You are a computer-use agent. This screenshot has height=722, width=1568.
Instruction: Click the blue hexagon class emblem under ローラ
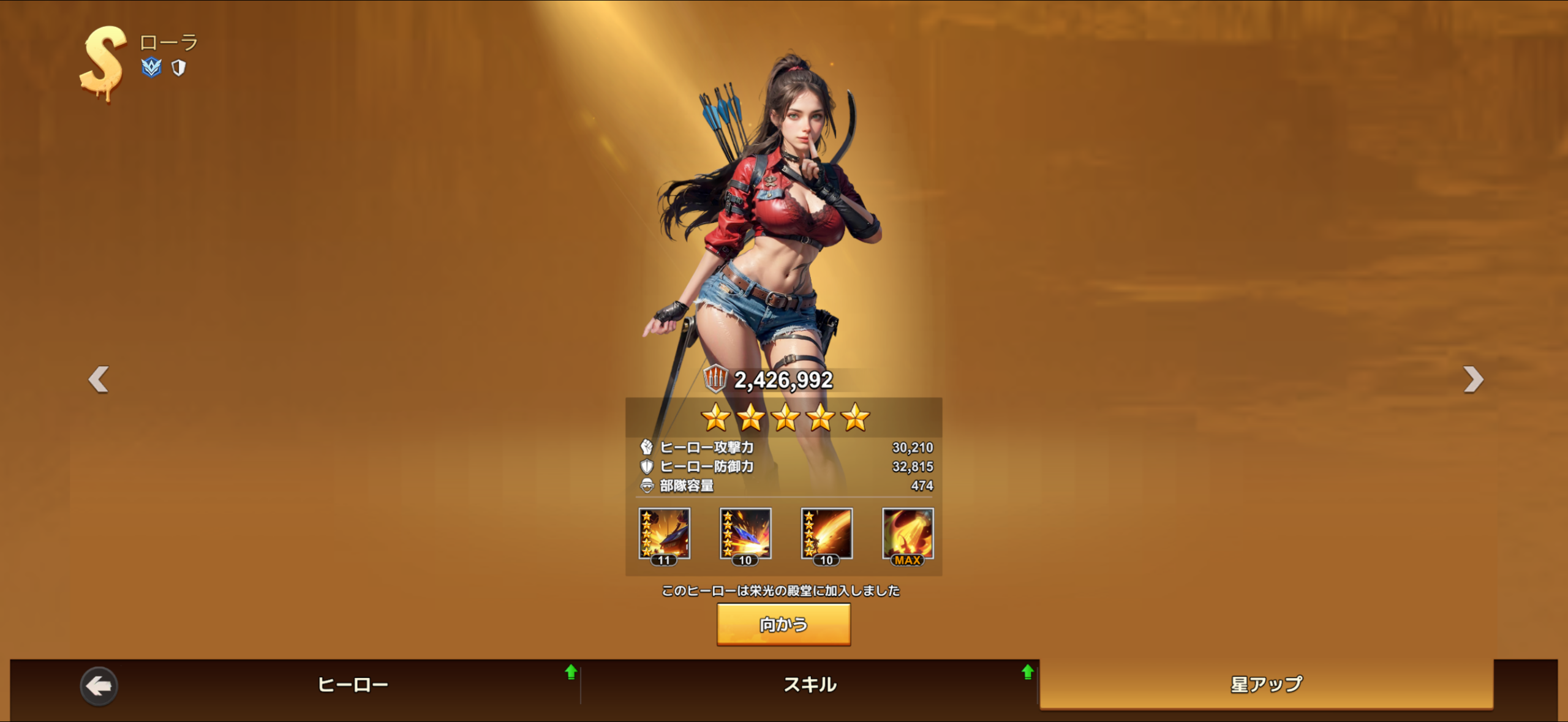151,68
